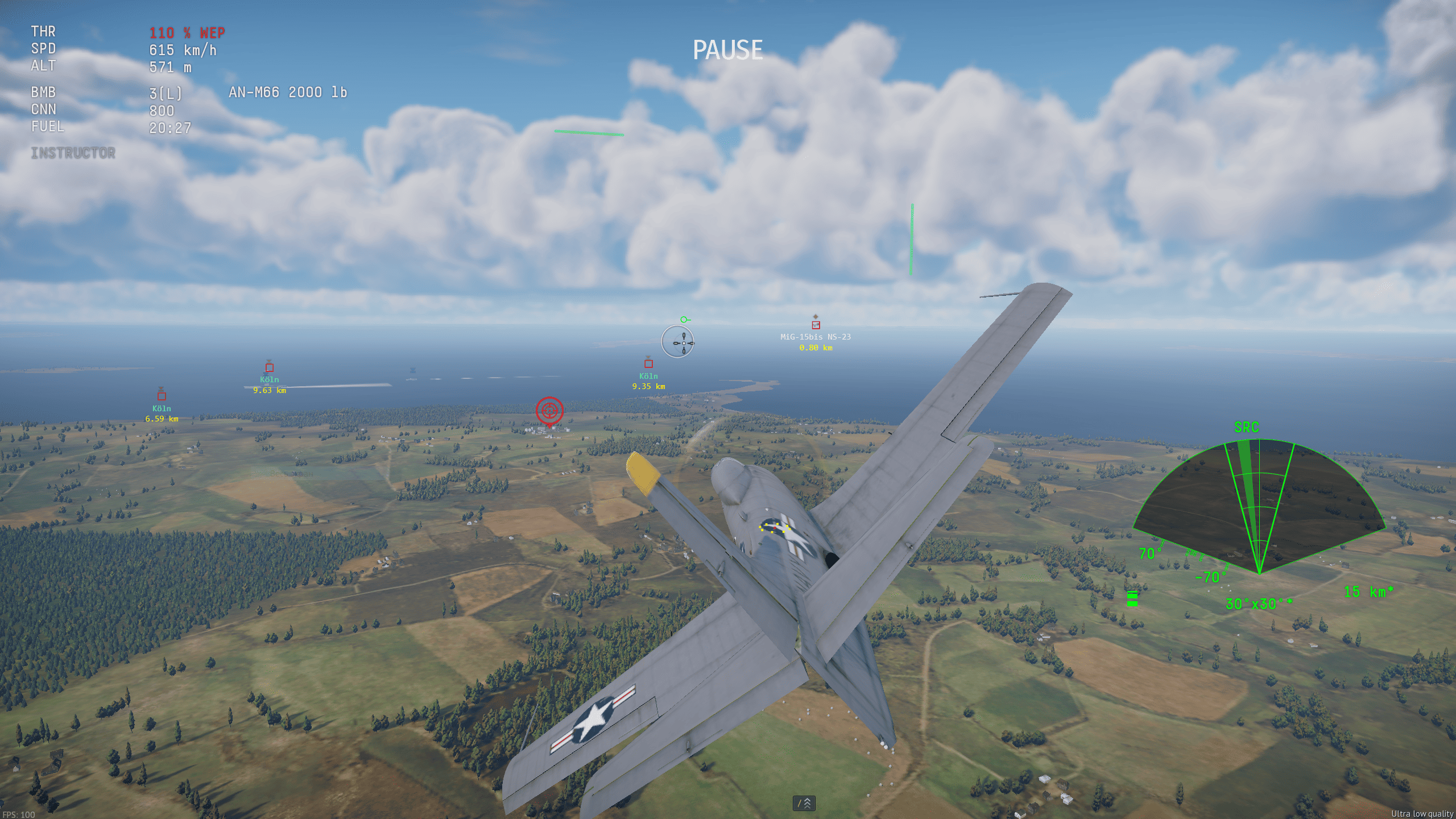1456x819 pixels.
Task: Select the Köln marker at 6.59 km
Action: (162, 396)
